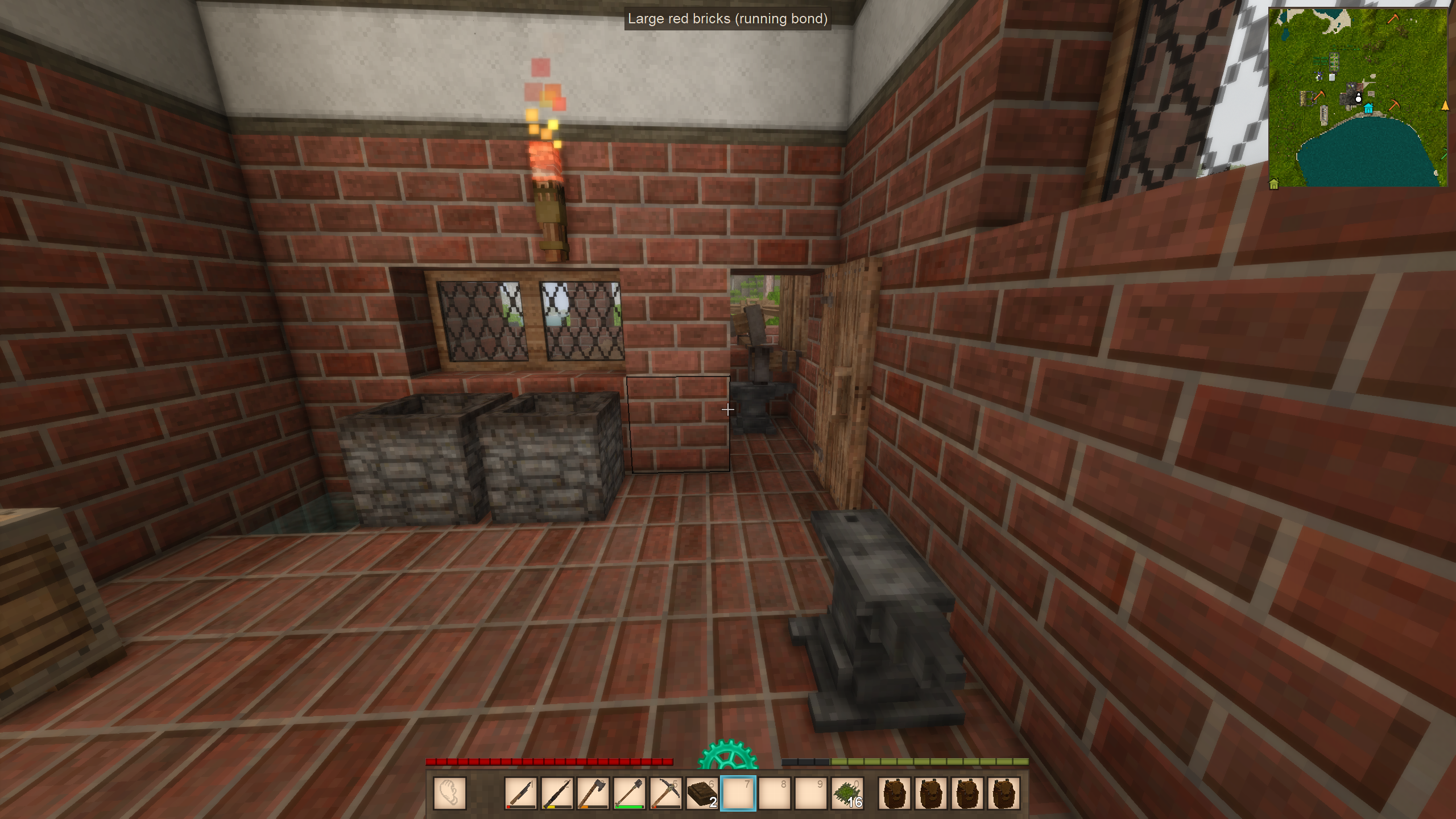Equip the axe from the hotbar
The width and height of the screenshot is (1456, 819).
(x=593, y=793)
